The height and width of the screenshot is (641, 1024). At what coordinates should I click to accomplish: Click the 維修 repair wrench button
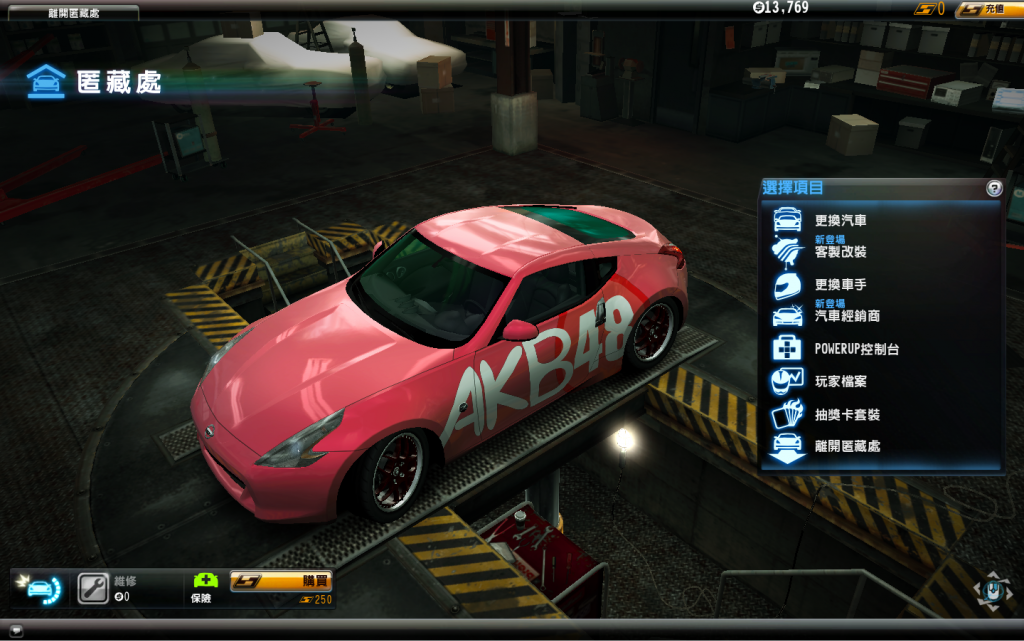tap(93, 587)
